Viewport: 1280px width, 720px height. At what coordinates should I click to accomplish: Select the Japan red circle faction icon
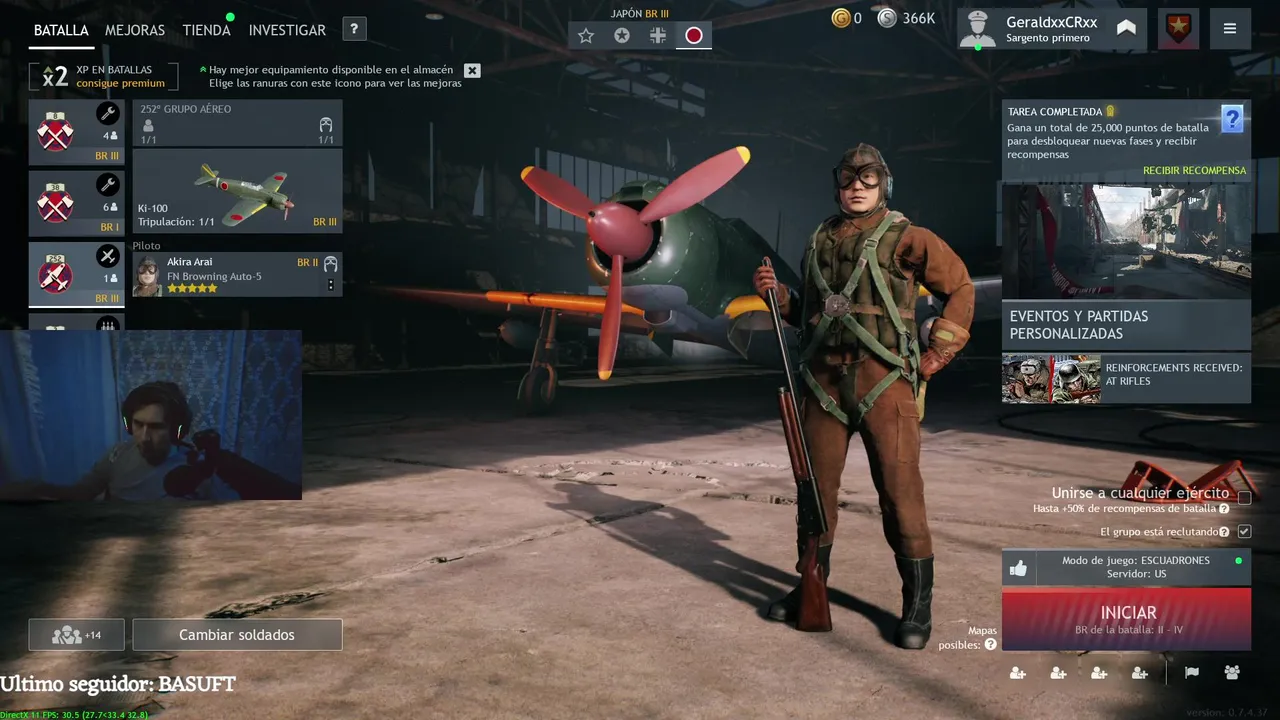tap(693, 36)
